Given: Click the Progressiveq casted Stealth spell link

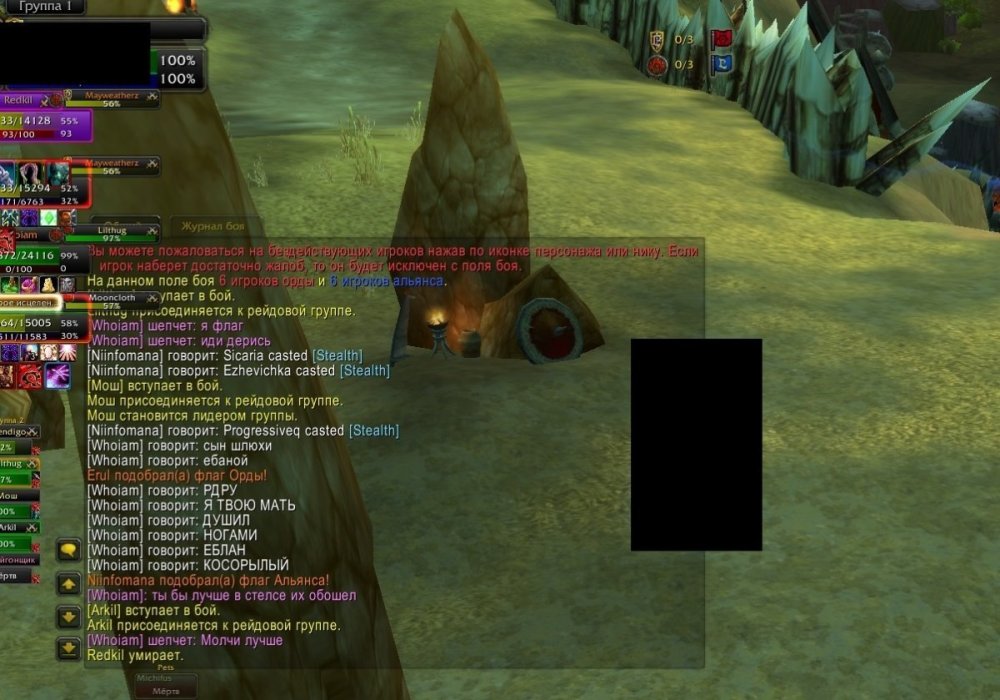Looking at the screenshot, I should click(x=374, y=431).
